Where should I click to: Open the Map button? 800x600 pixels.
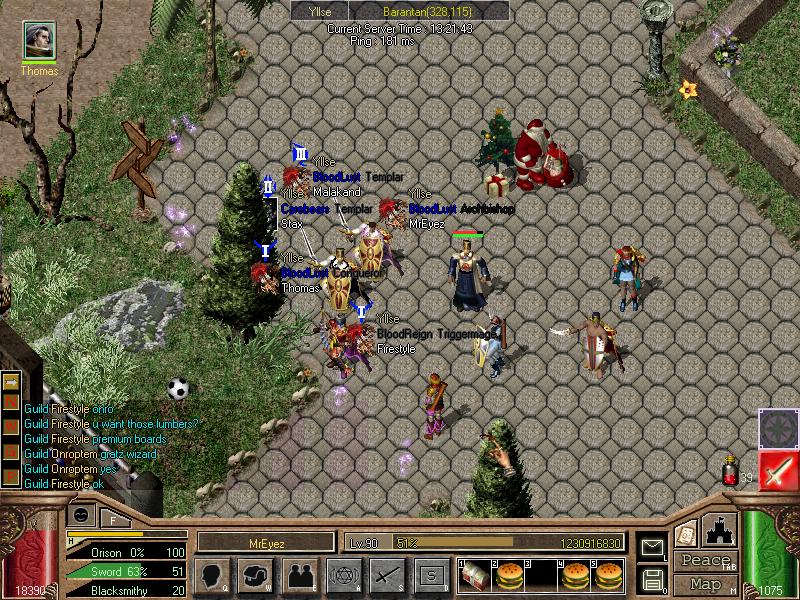[x=705, y=584]
